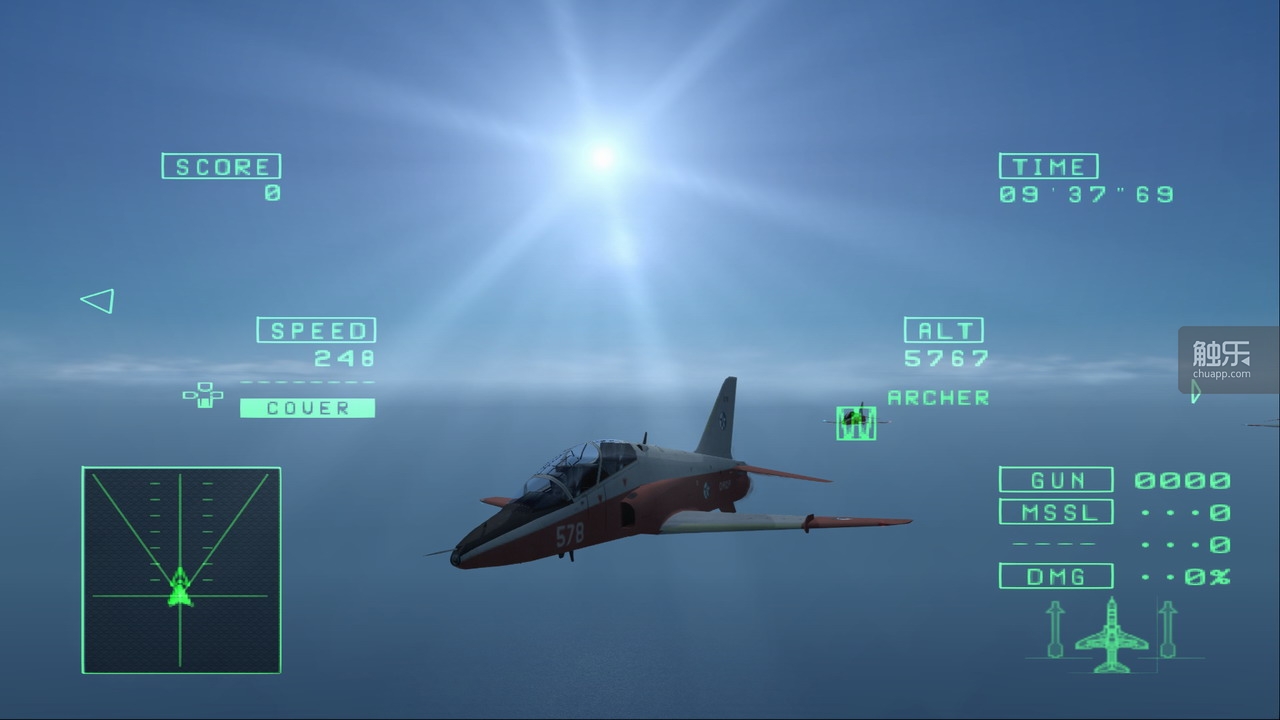The width and height of the screenshot is (1280, 720).
Task: Select the COVER wingman command
Action: (307, 408)
